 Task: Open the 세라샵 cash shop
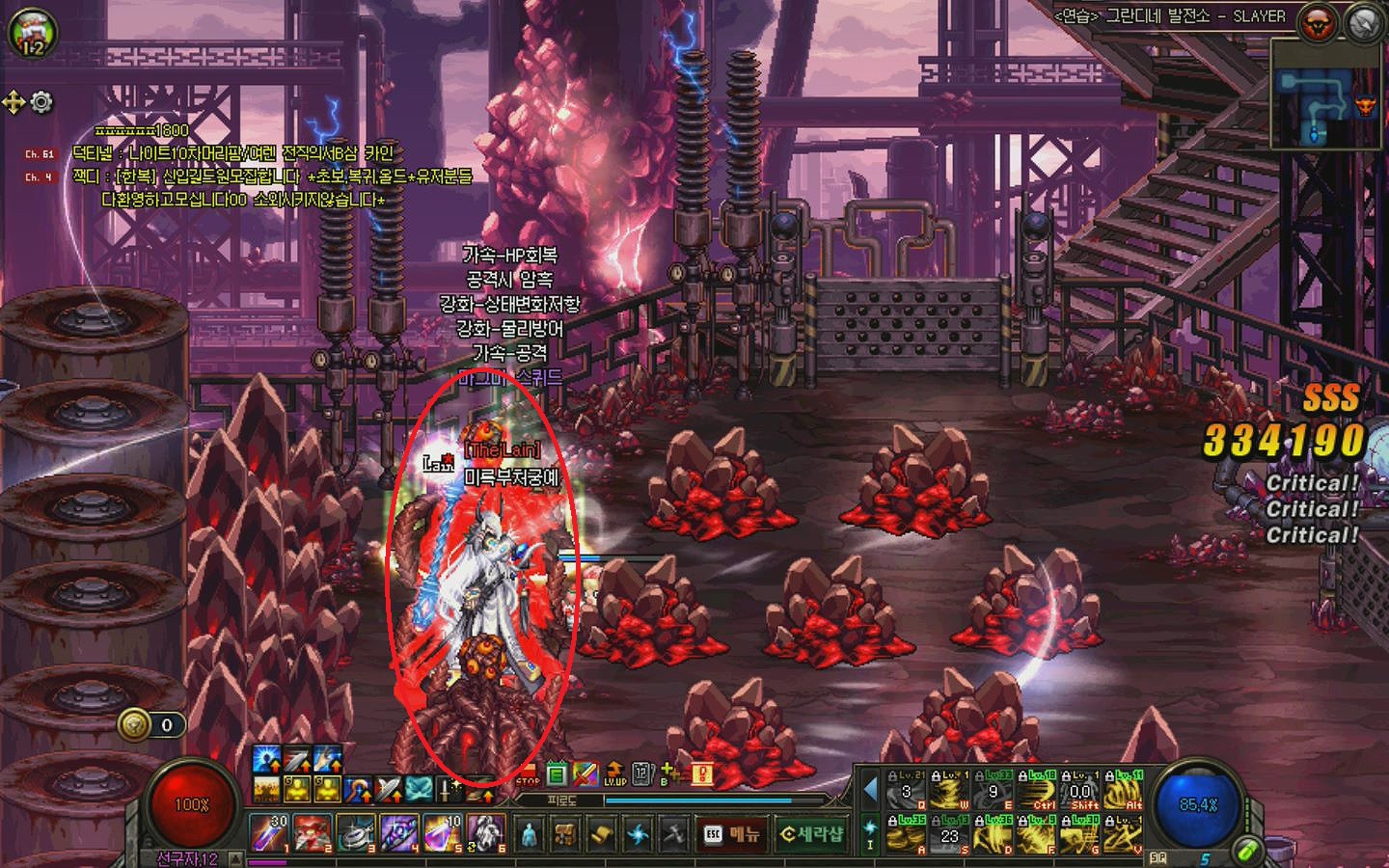(811, 834)
